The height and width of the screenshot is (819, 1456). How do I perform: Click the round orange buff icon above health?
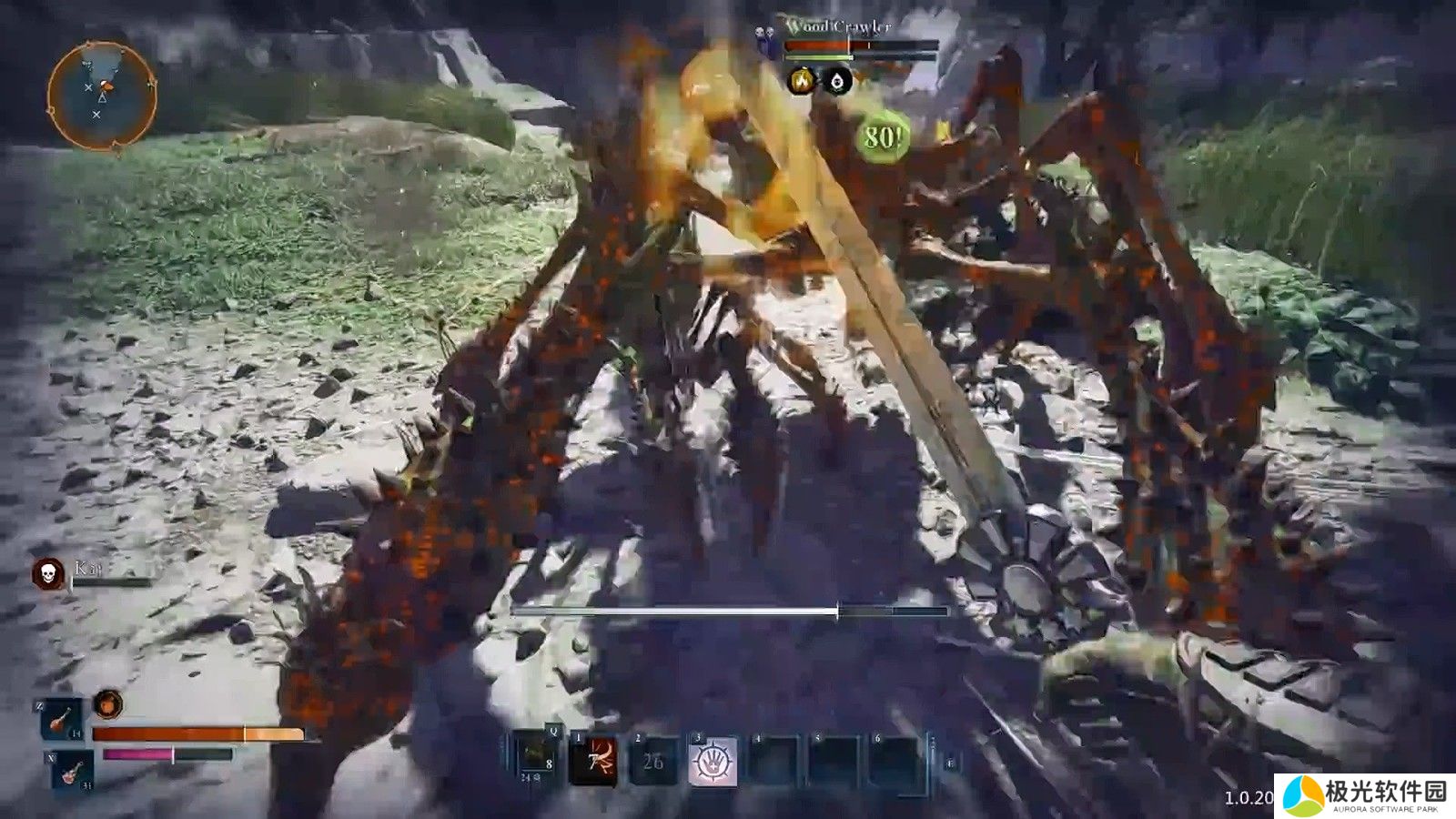point(108,704)
